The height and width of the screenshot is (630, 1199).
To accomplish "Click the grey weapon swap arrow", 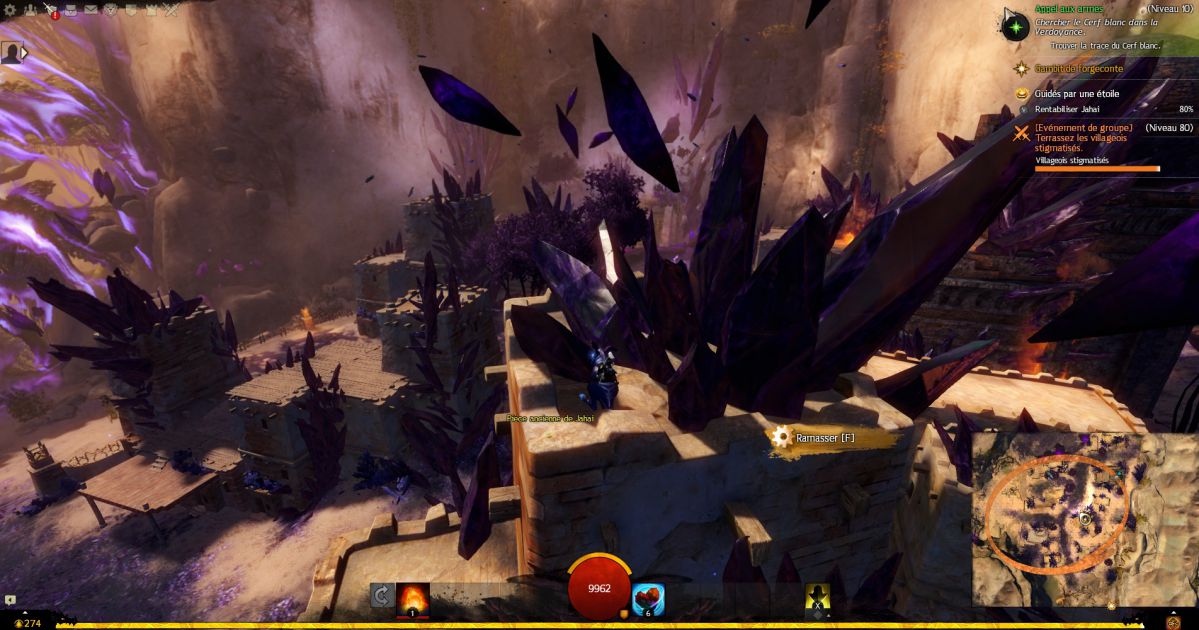I will pos(381,596).
